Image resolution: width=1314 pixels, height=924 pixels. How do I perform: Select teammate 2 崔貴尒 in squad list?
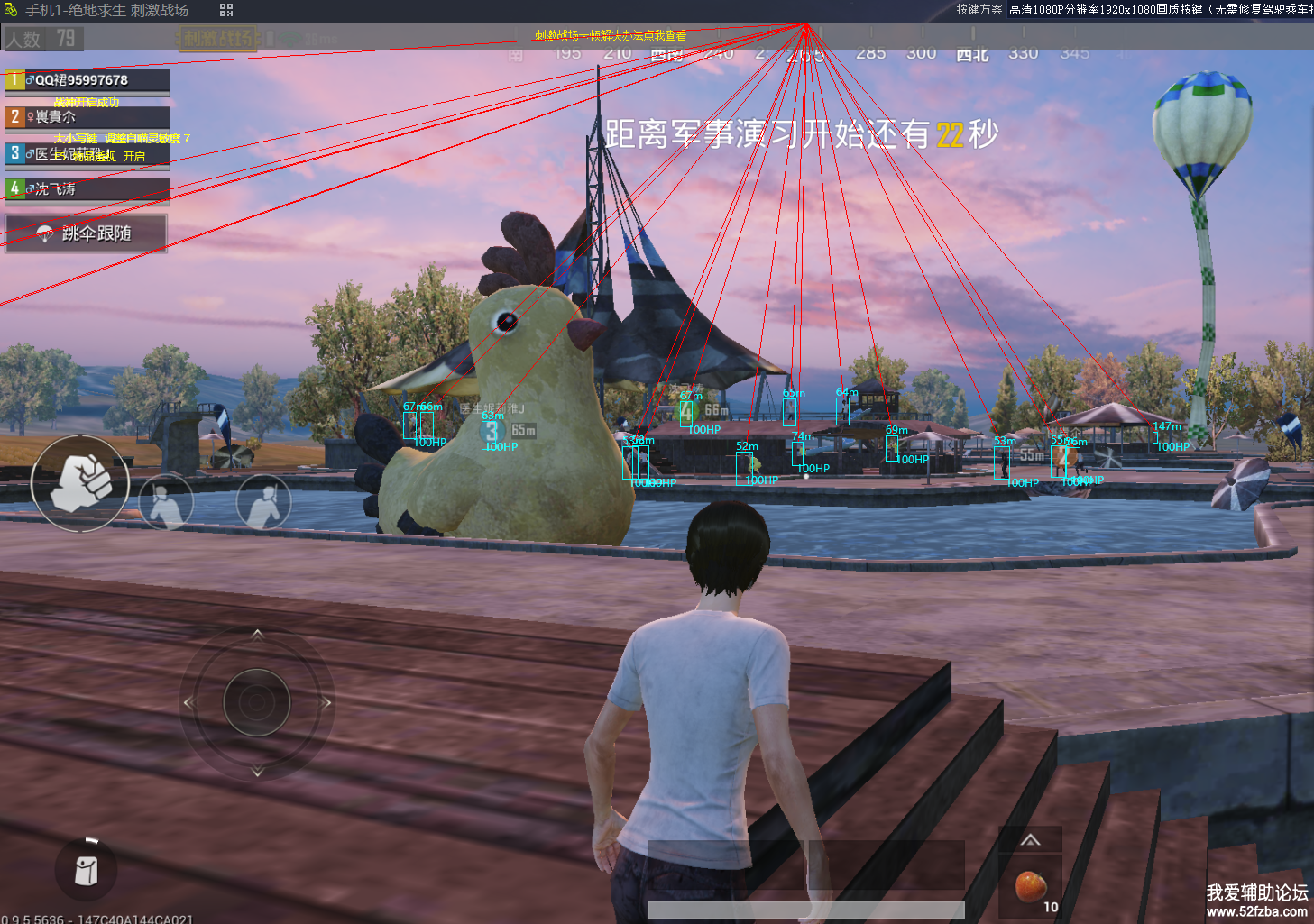87,117
